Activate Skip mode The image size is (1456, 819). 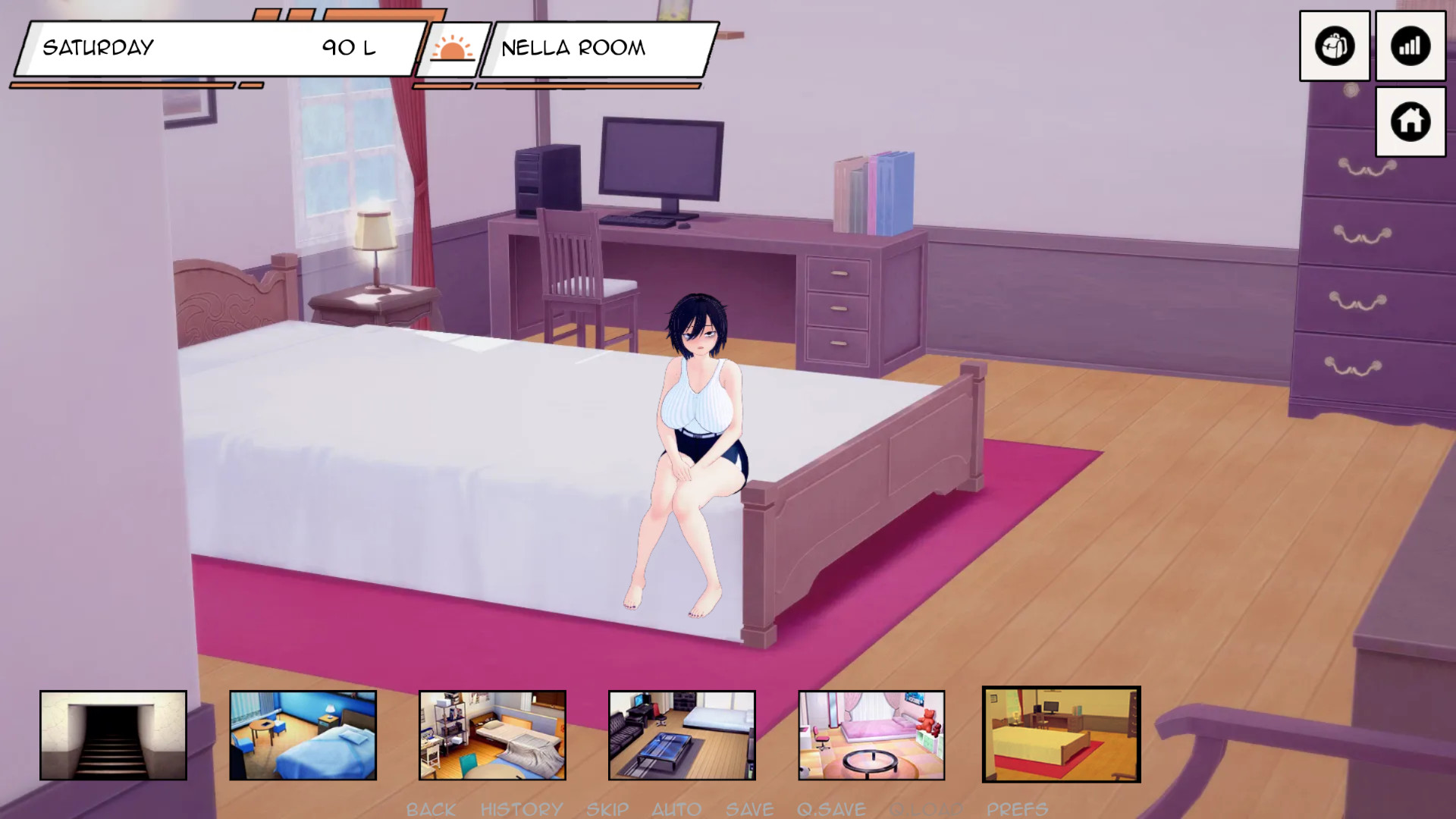(607, 809)
